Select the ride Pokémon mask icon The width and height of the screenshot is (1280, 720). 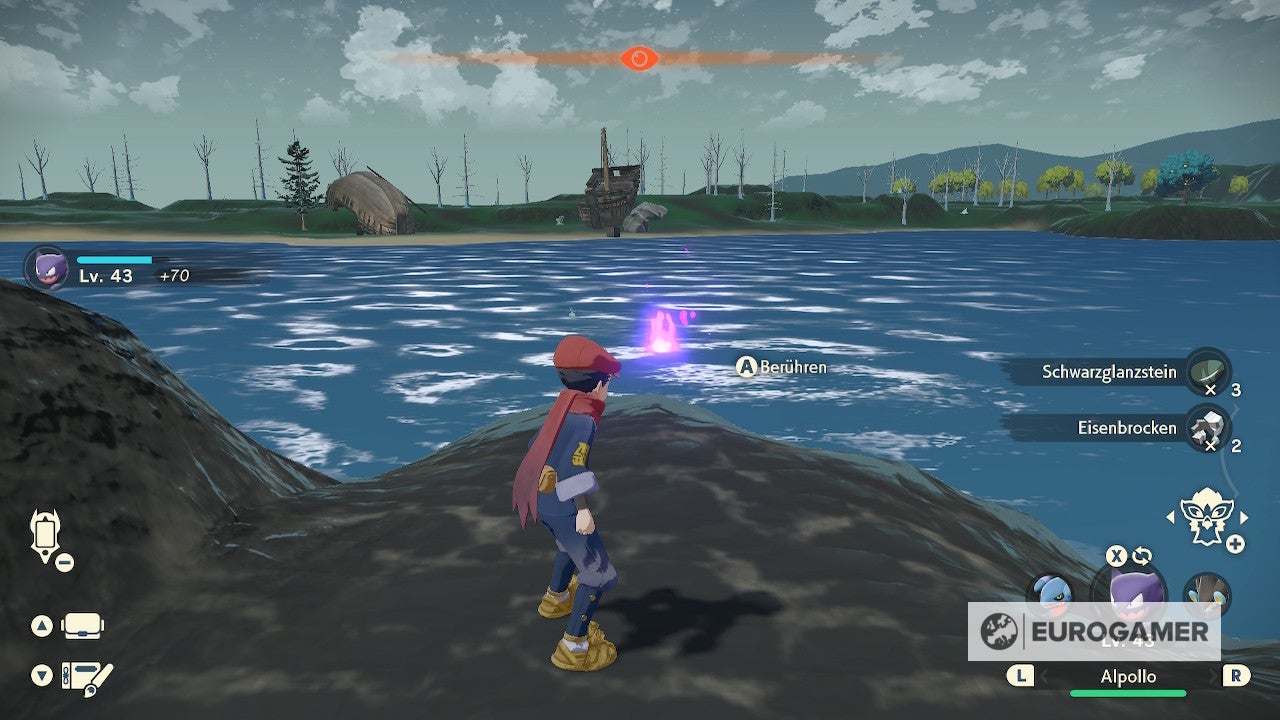coord(1206,516)
